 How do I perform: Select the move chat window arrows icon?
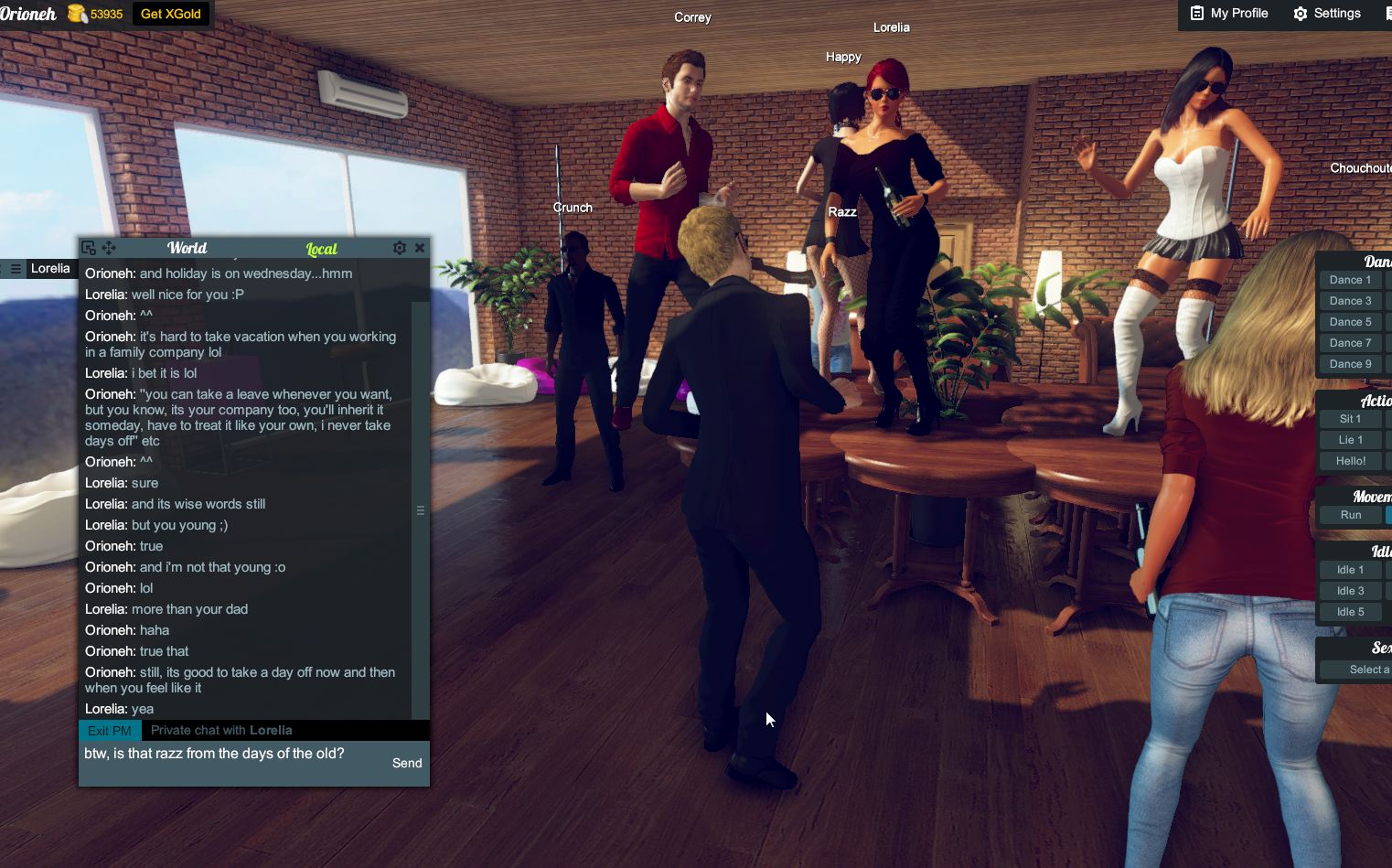pyautogui.click(x=109, y=247)
